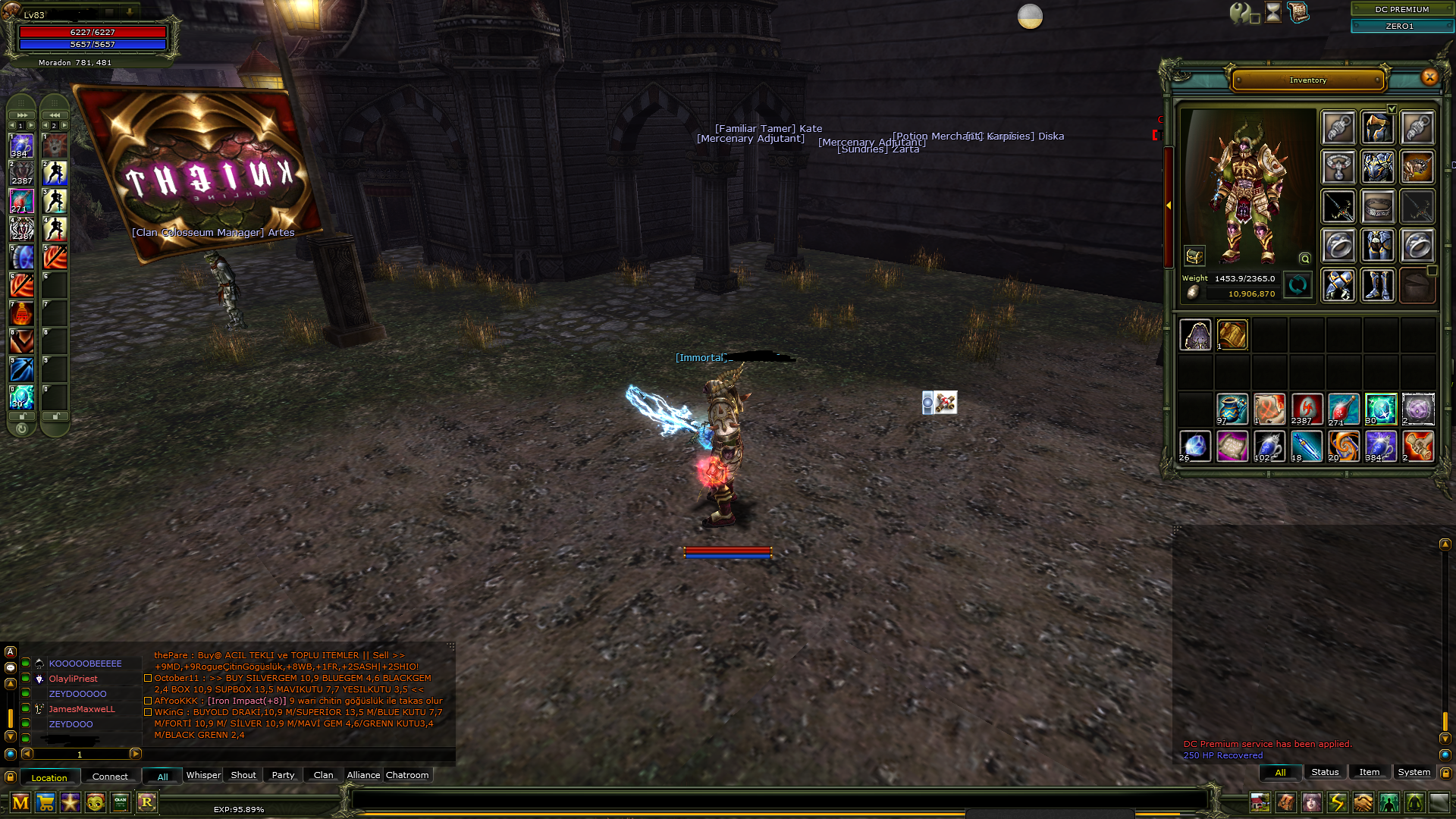The width and height of the screenshot is (1456, 819).
Task: Select player OlayliPriest in the list
Action: 74,679
